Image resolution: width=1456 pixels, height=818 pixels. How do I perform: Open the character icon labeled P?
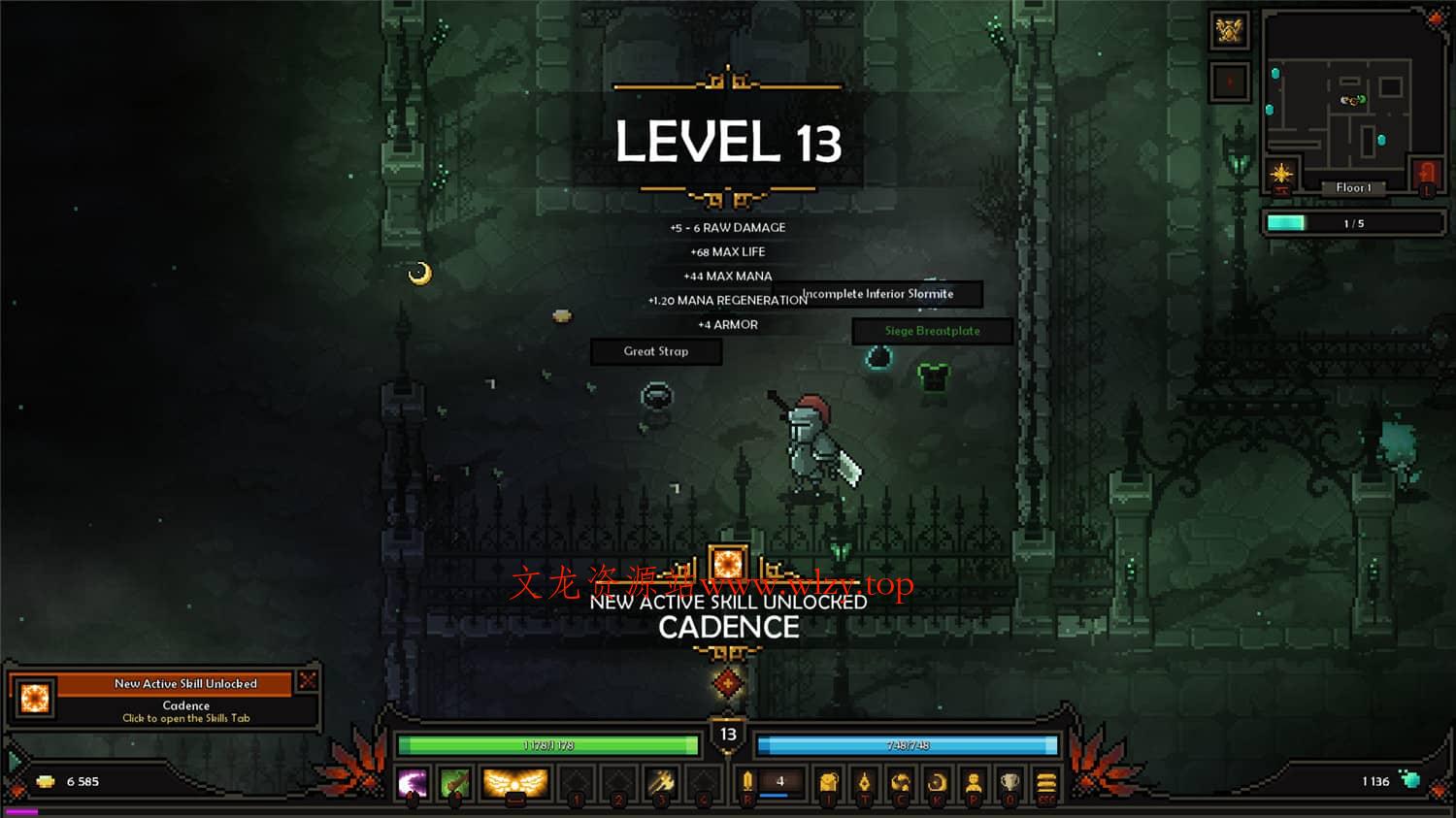[974, 781]
